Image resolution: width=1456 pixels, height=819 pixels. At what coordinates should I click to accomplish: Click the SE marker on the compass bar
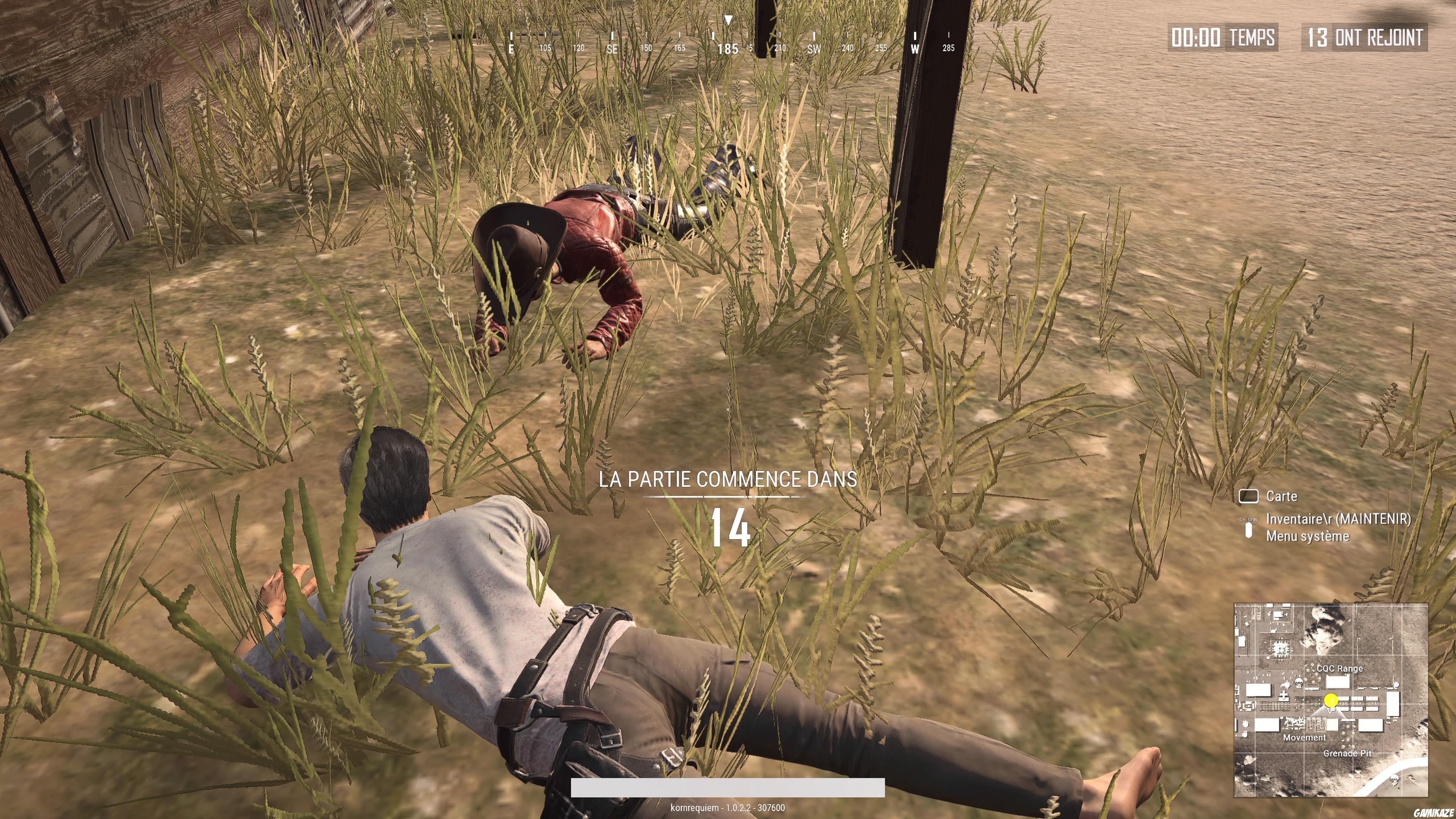point(612,49)
